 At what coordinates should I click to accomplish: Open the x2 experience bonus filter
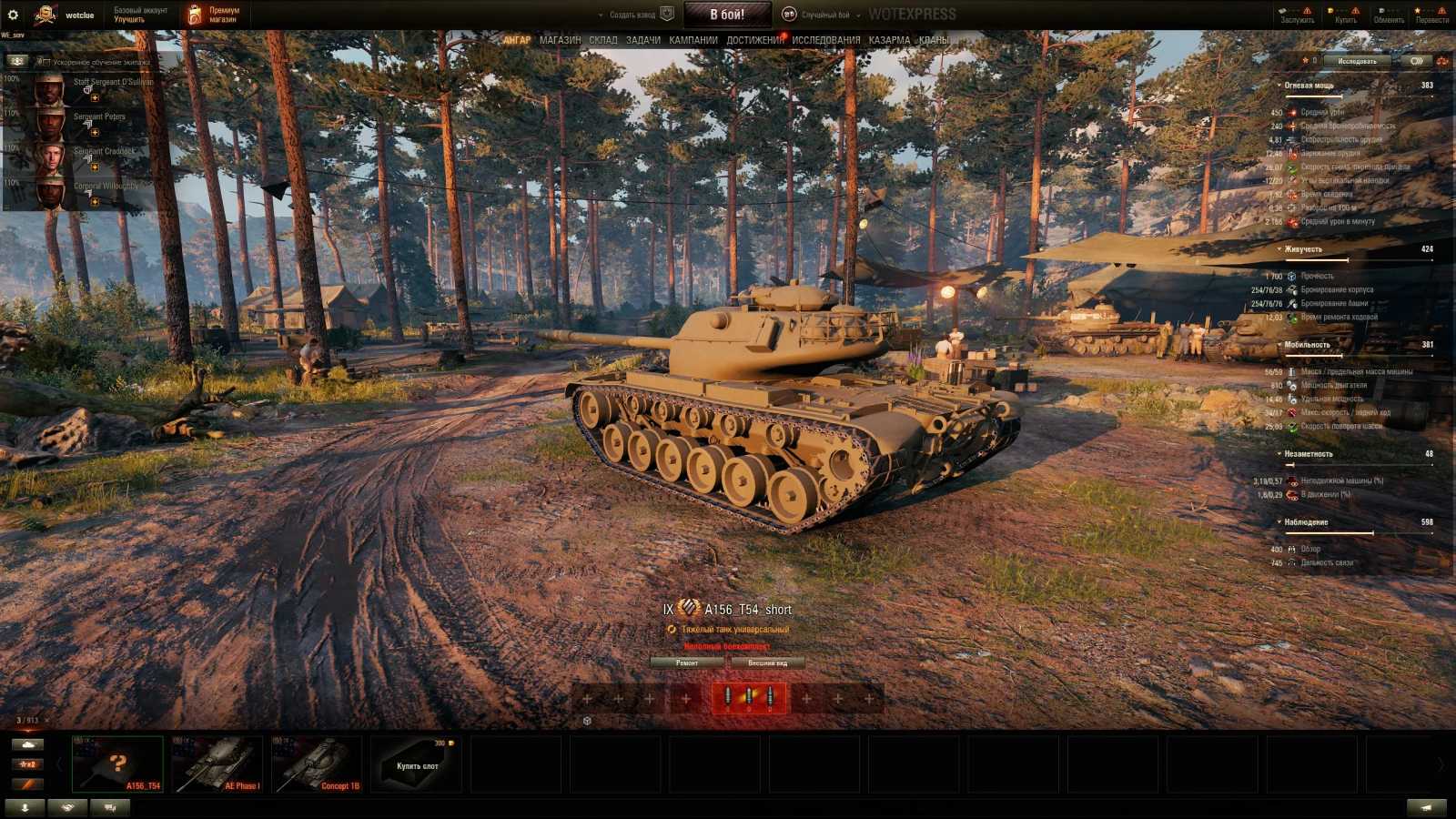click(x=28, y=764)
